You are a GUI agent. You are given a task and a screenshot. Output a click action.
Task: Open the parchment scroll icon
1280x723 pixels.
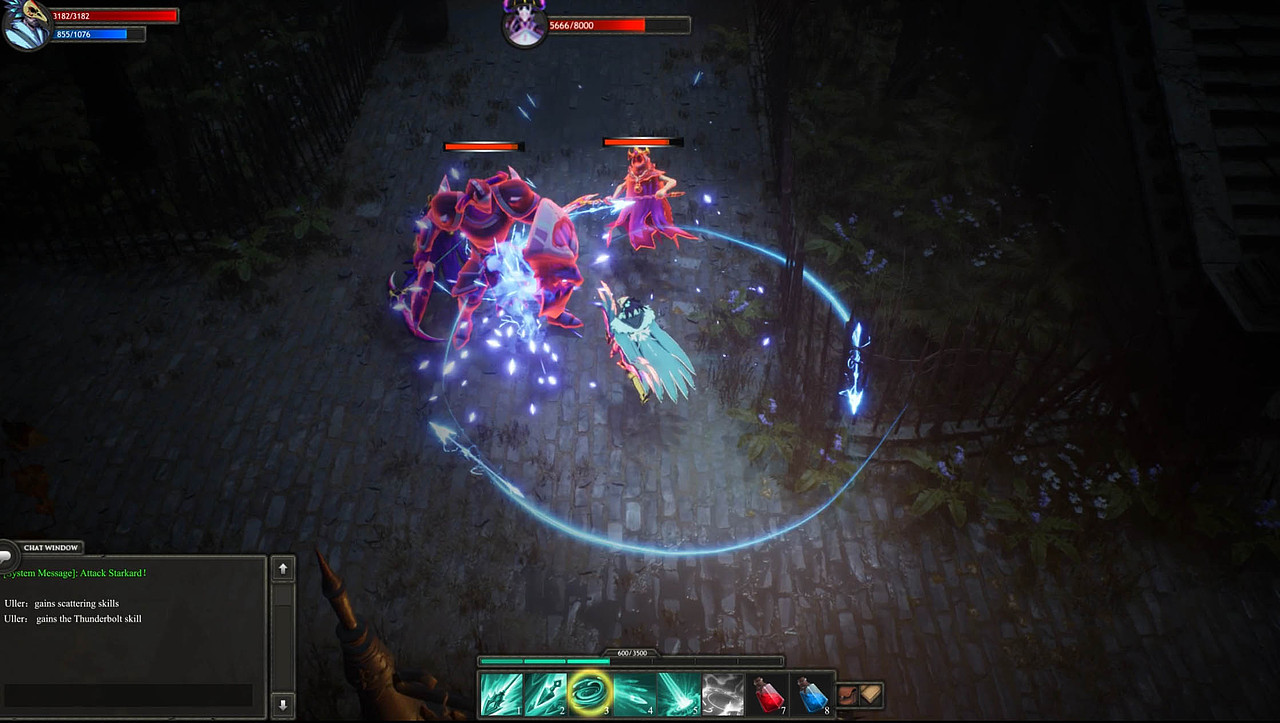tap(871, 694)
